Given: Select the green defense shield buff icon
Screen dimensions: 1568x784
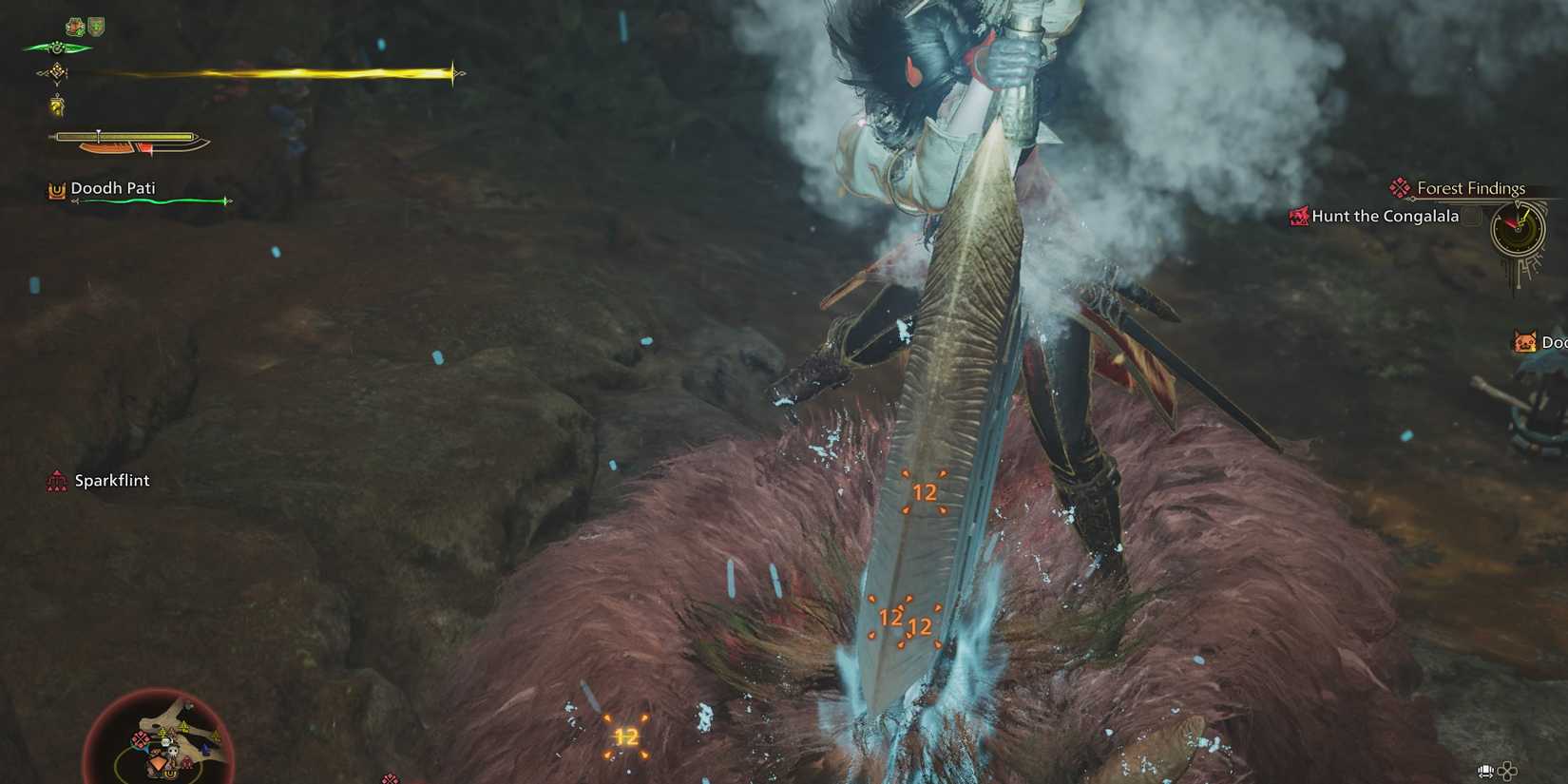Looking at the screenshot, I should click(x=97, y=27).
